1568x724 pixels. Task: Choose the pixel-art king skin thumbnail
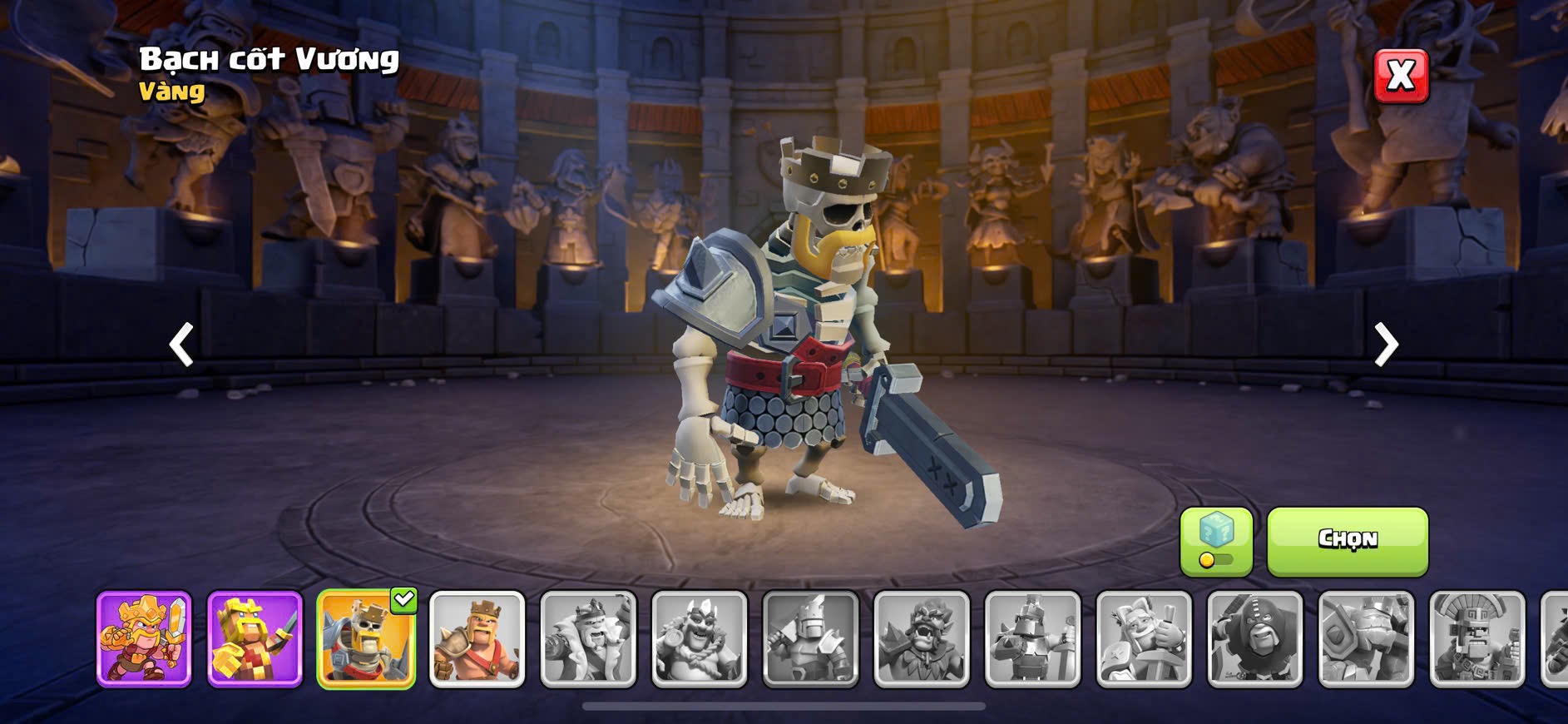[x=255, y=639]
